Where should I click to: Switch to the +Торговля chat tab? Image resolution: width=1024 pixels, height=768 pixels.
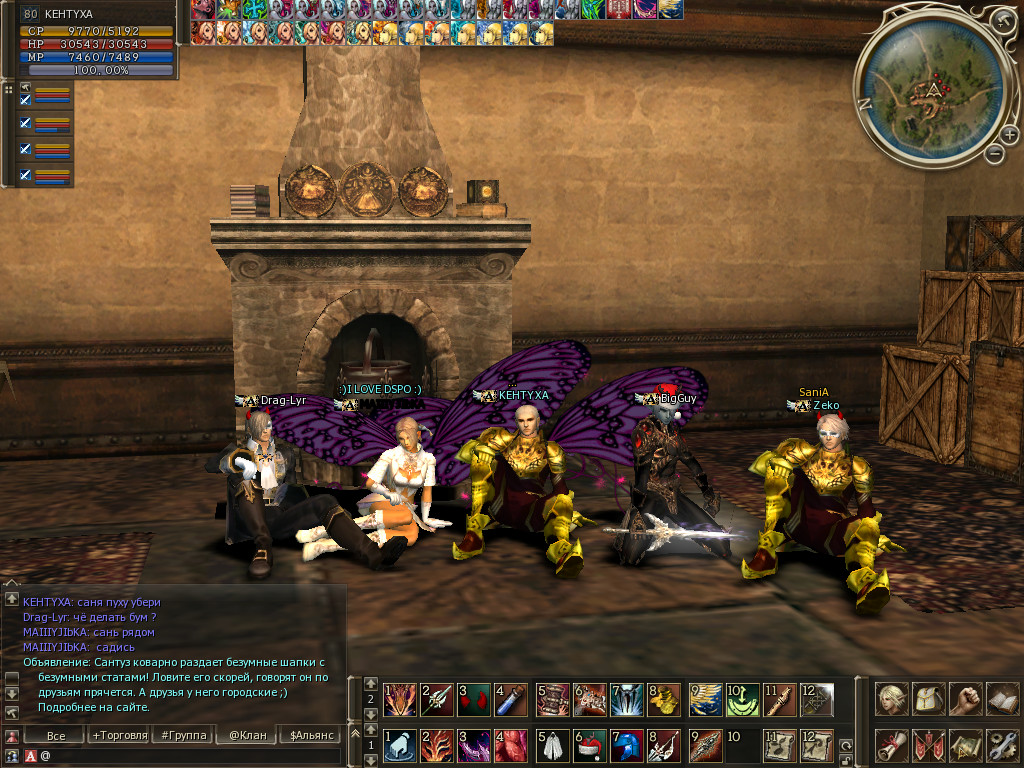point(120,735)
